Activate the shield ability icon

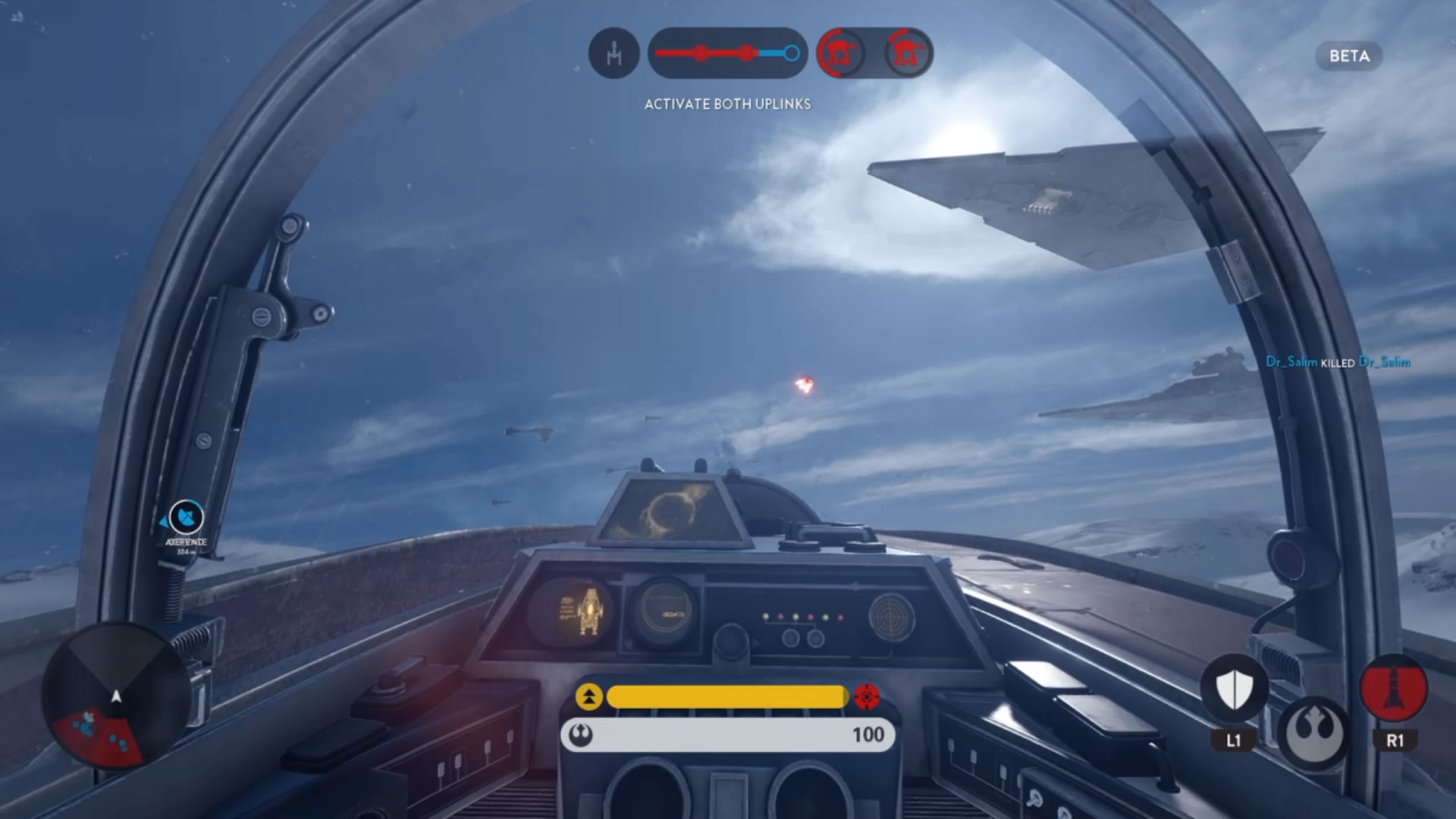[x=1234, y=689]
